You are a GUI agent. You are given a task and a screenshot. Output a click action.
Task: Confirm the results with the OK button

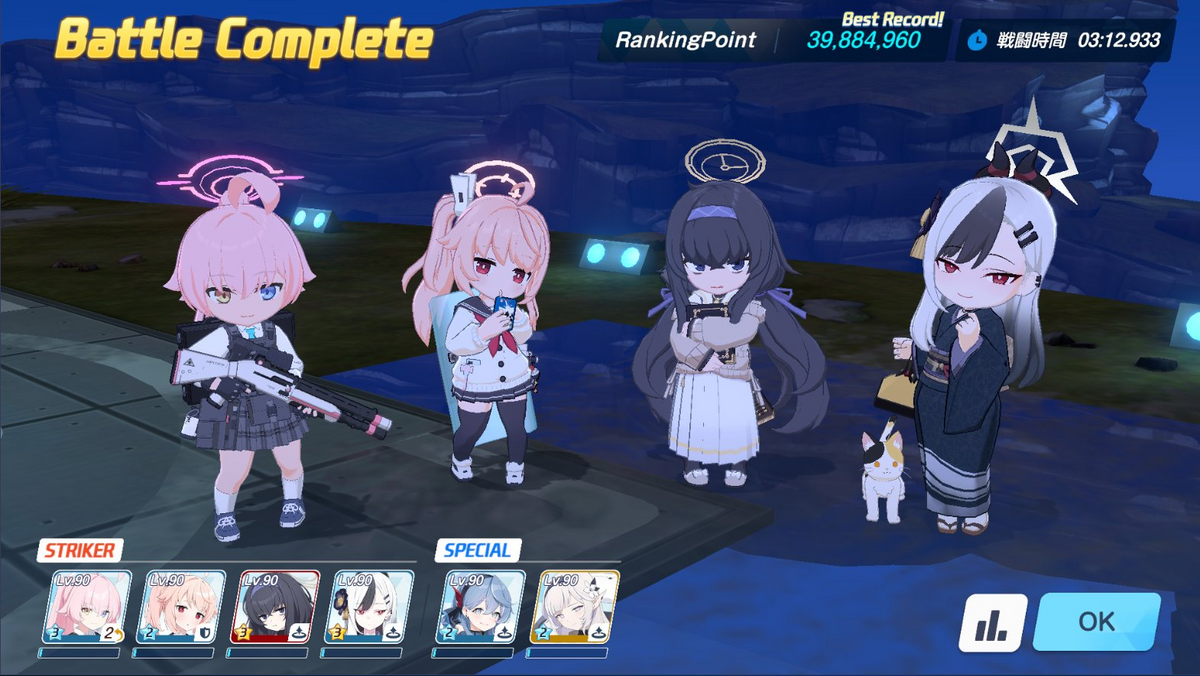click(1096, 621)
